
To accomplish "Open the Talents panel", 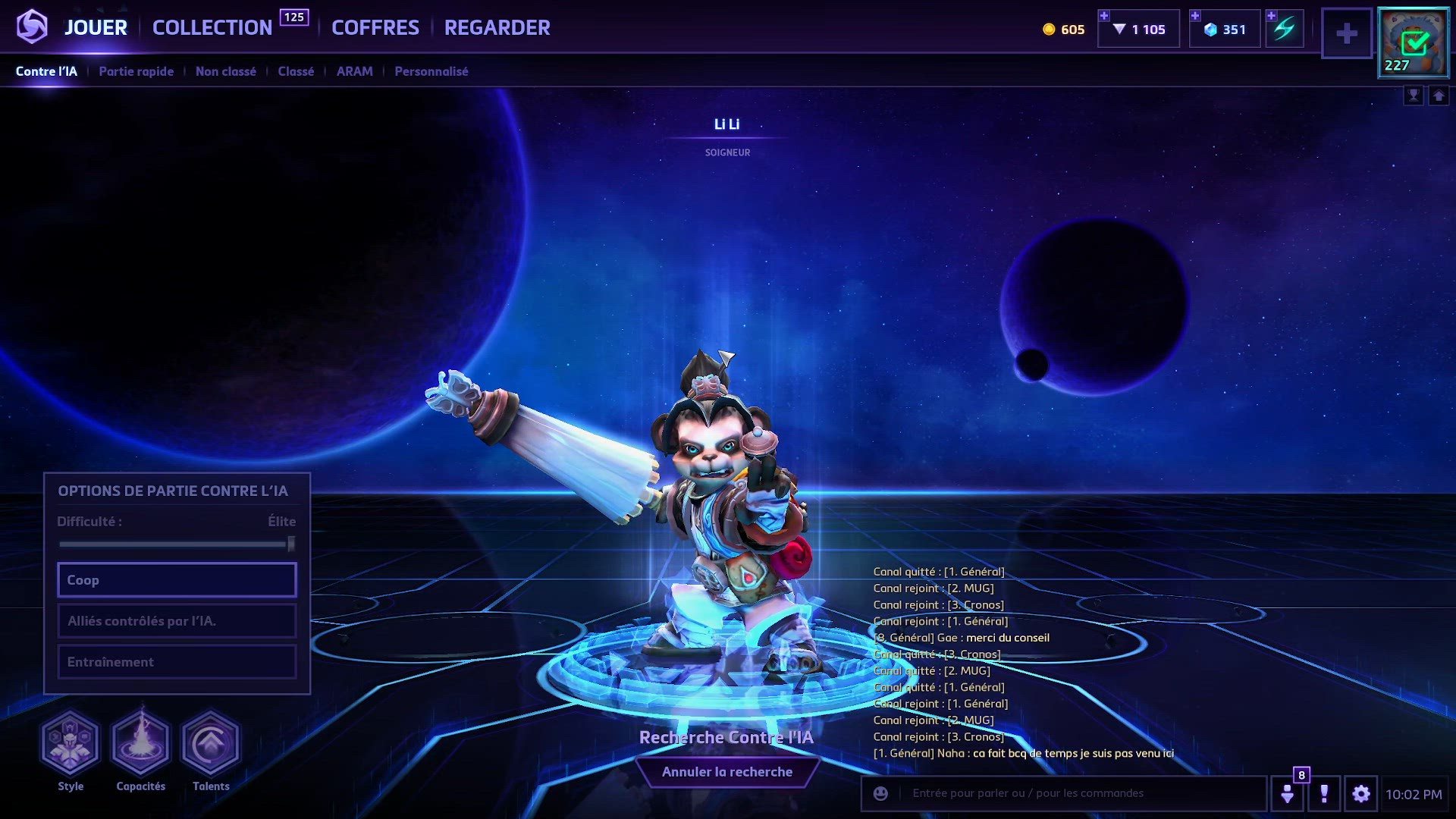I will [x=211, y=743].
